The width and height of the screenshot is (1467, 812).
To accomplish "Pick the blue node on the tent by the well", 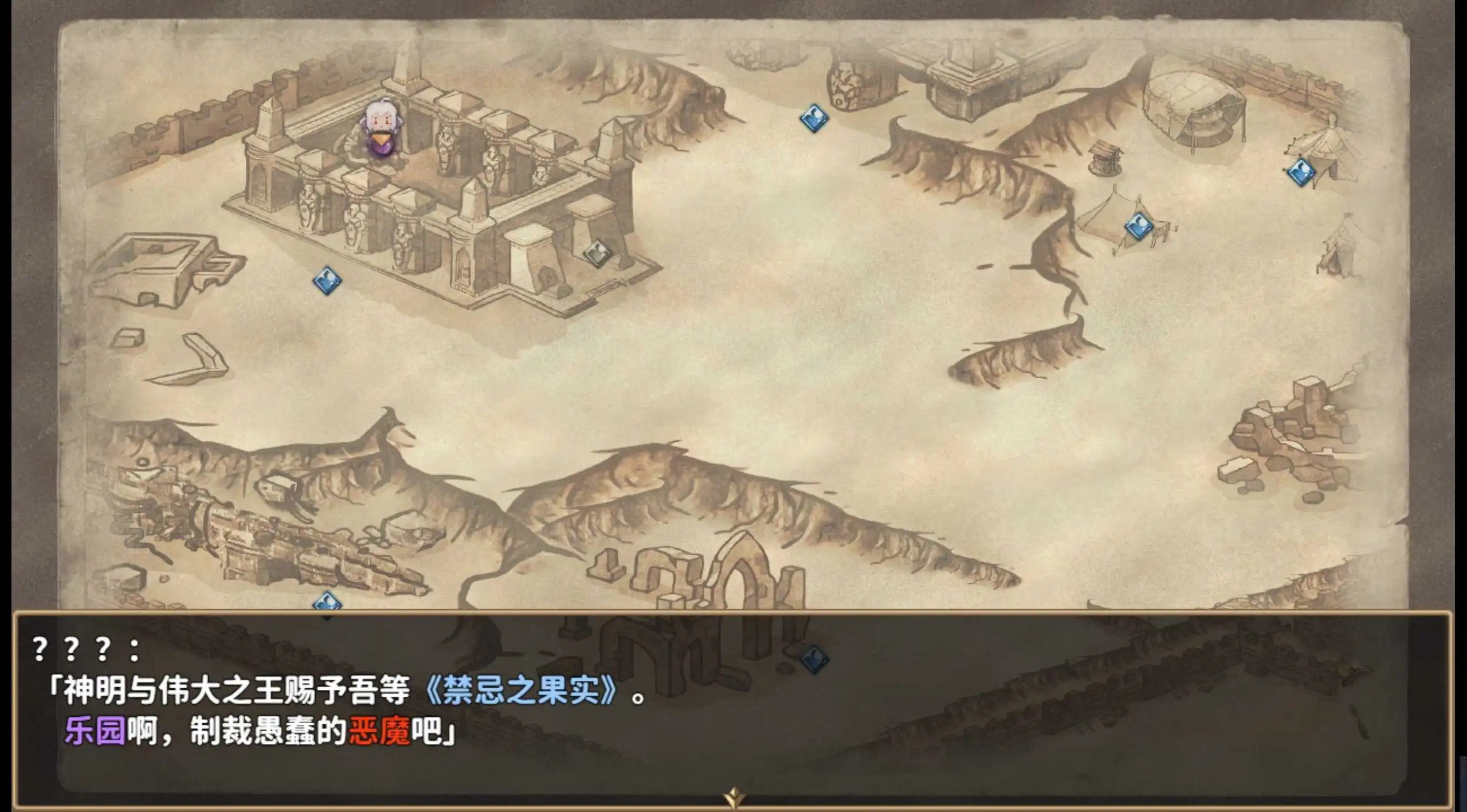I will pyautogui.click(x=1139, y=226).
